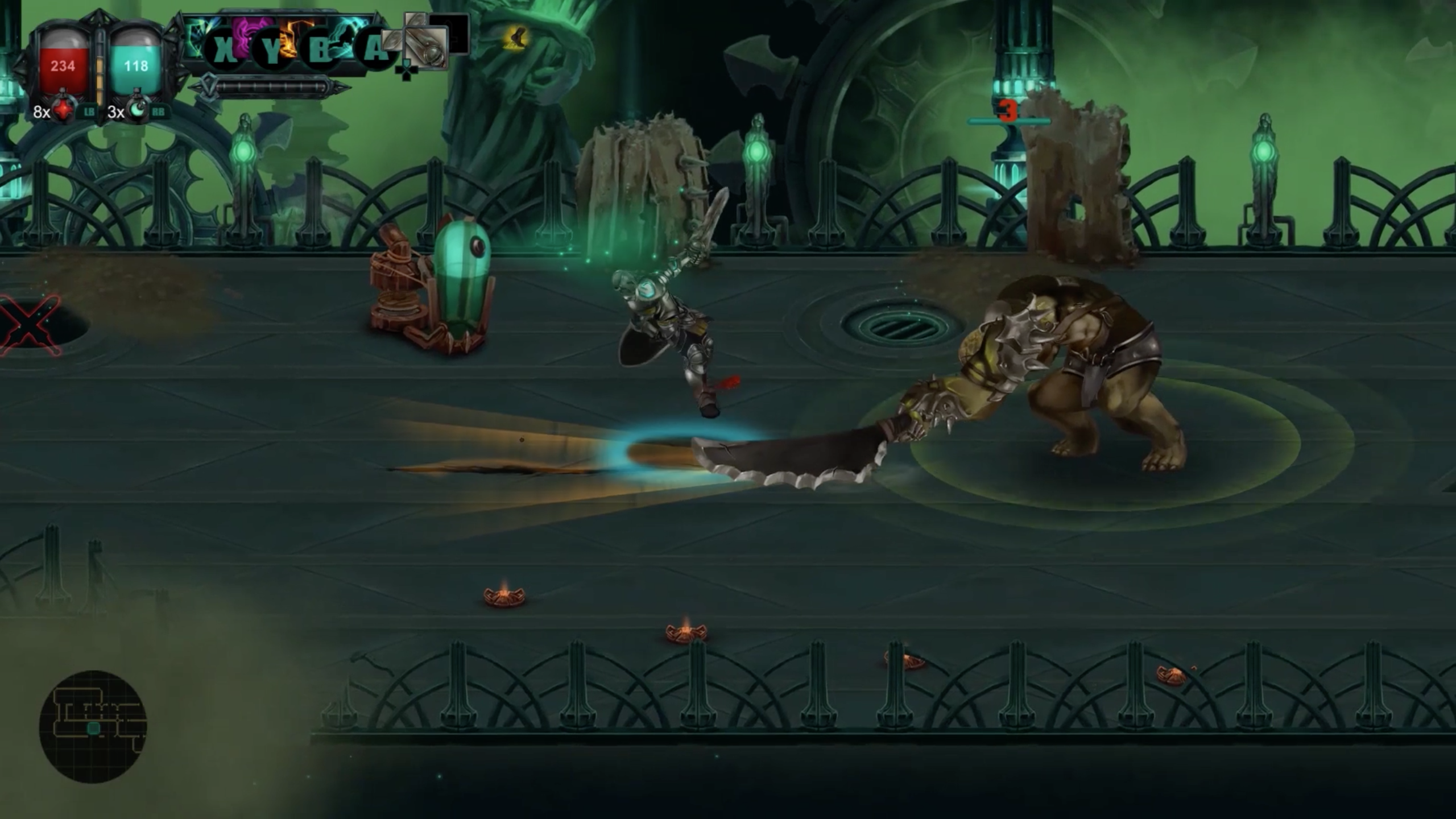Select the equipped sword weapon slot
The width and height of the screenshot is (1456, 819).
pyautogui.click(x=425, y=47)
